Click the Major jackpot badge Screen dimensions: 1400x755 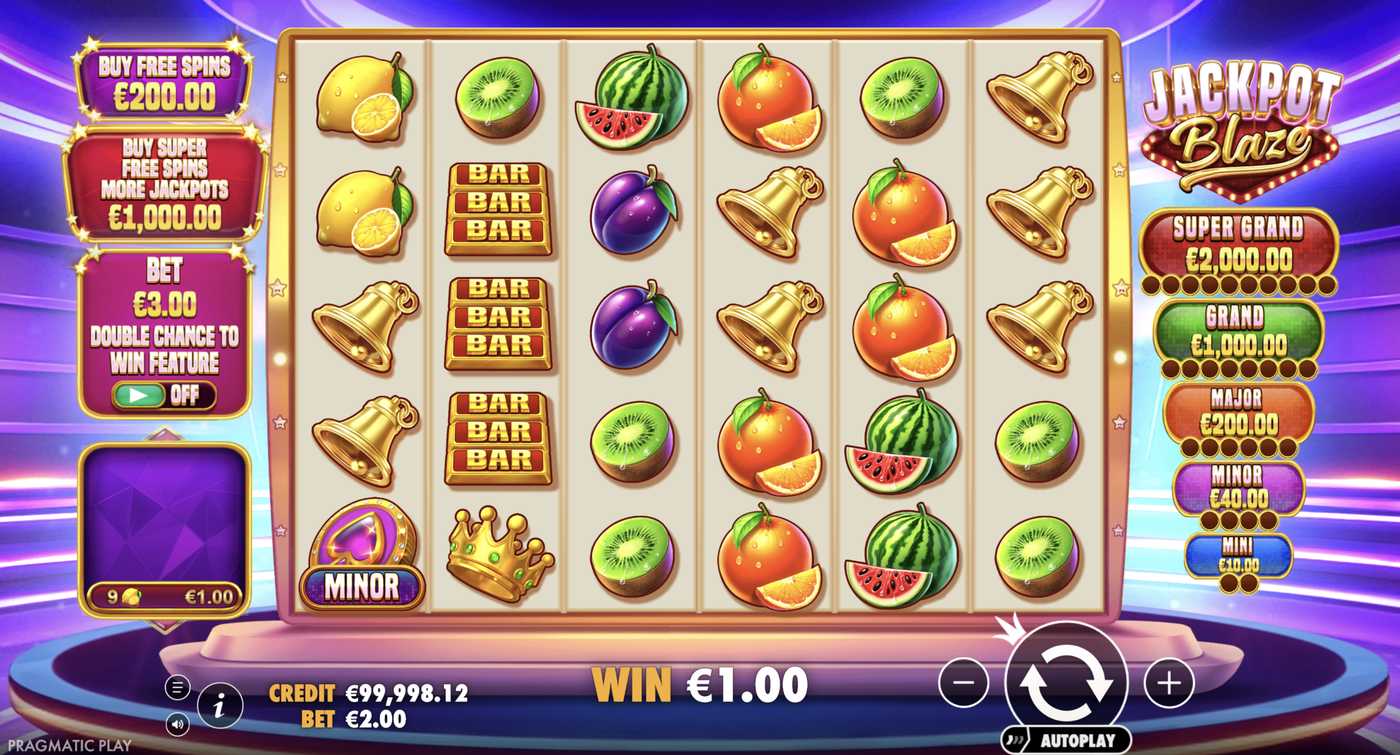click(x=1240, y=412)
